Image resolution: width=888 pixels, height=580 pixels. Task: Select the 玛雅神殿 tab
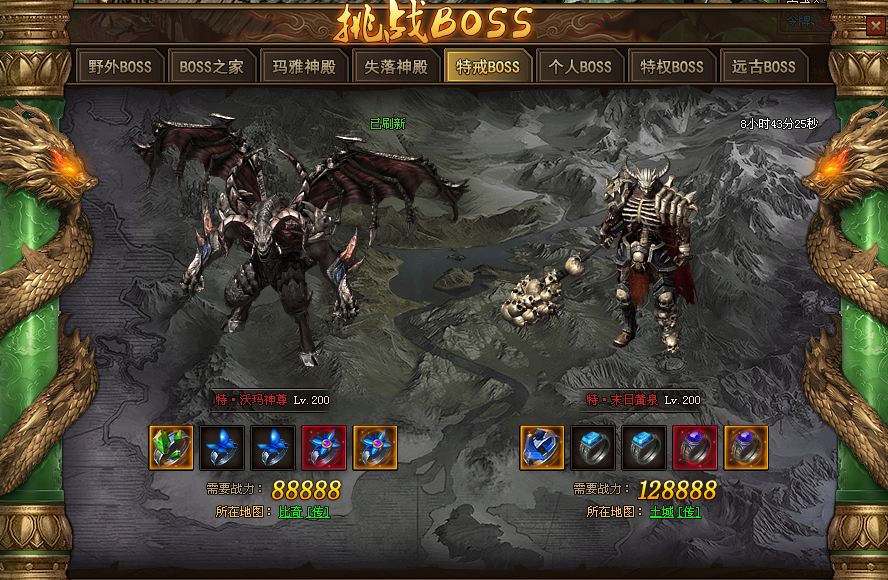[x=304, y=67]
